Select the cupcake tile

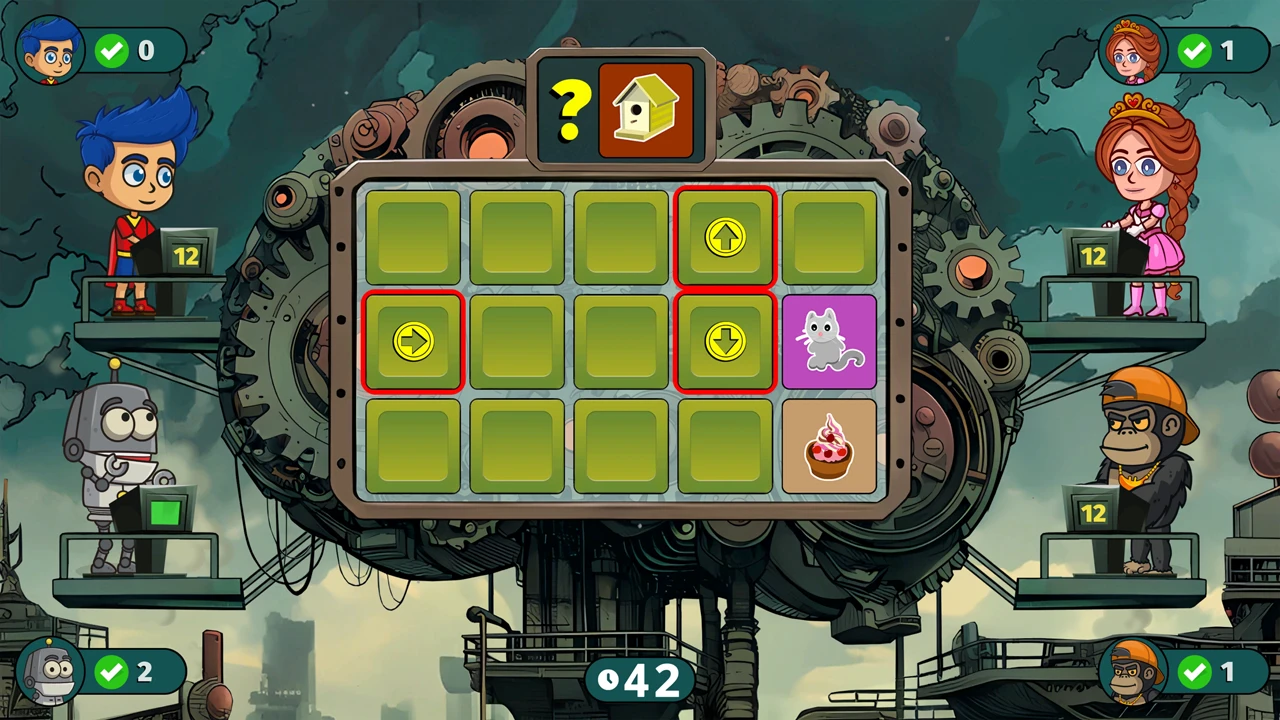click(829, 446)
